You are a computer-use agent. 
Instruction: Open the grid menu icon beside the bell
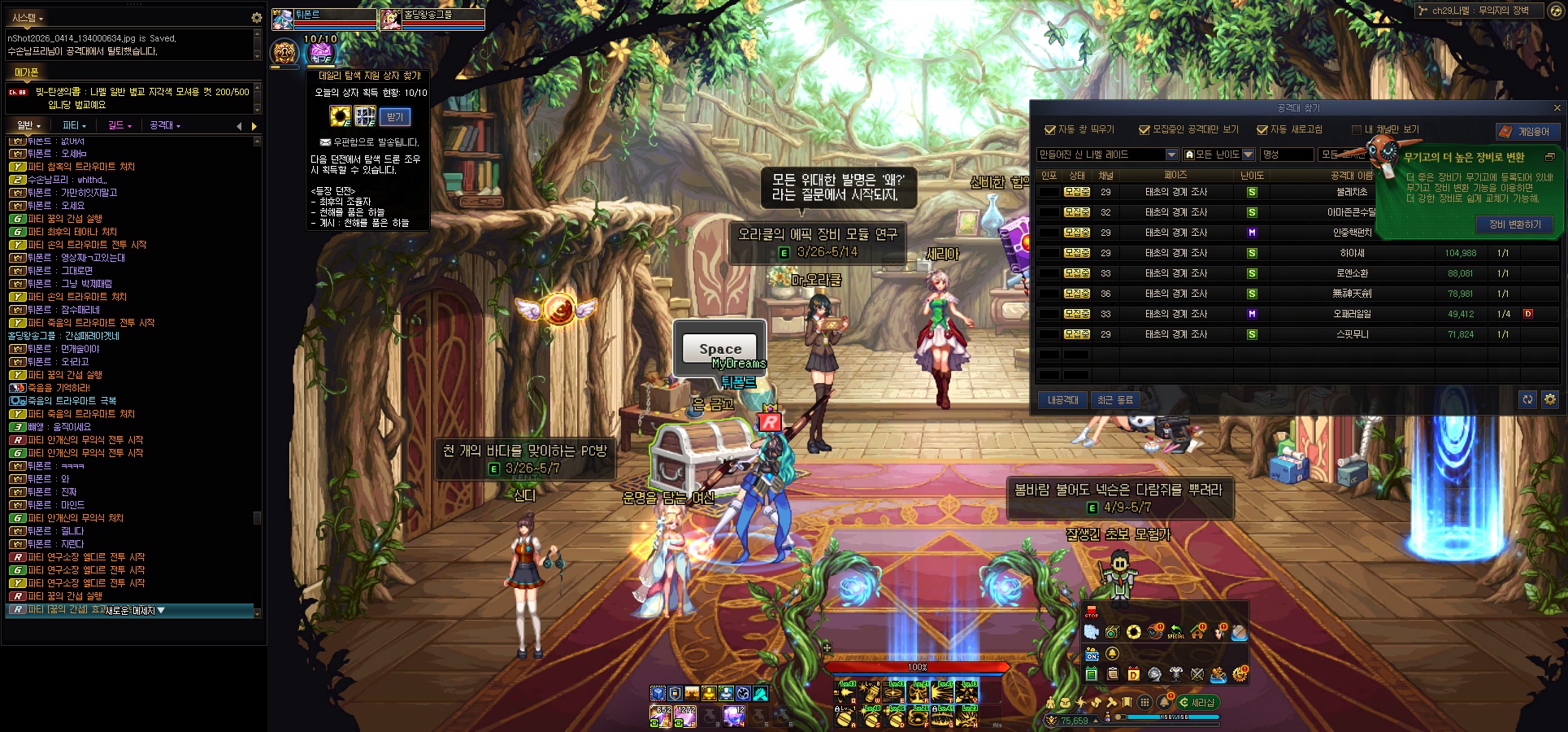tap(1145, 703)
